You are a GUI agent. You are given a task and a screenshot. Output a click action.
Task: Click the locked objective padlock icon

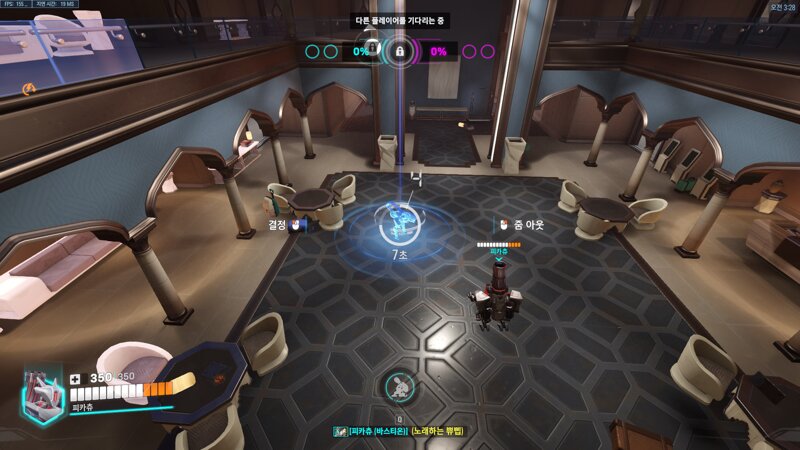(x=400, y=50)
